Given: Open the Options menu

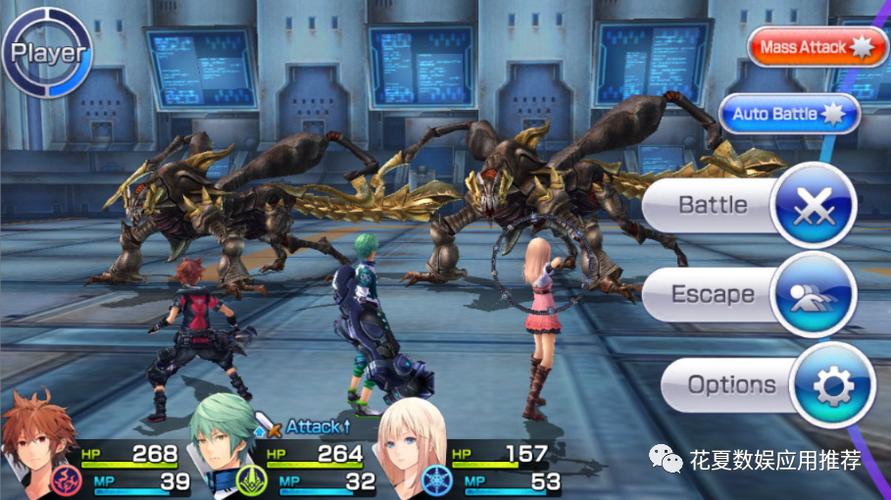Looking at the screenshot, I should click(760, 385).
